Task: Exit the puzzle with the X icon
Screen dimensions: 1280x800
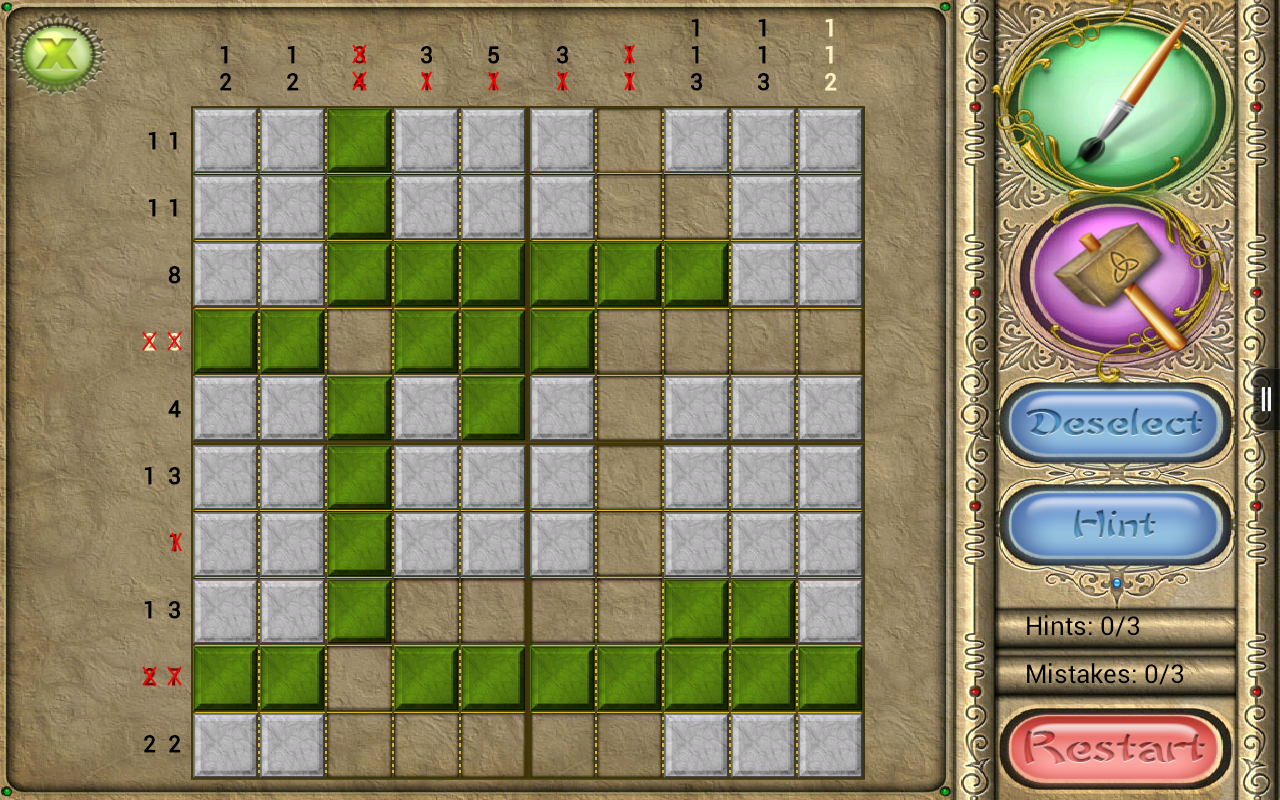Action: [60, 52]
